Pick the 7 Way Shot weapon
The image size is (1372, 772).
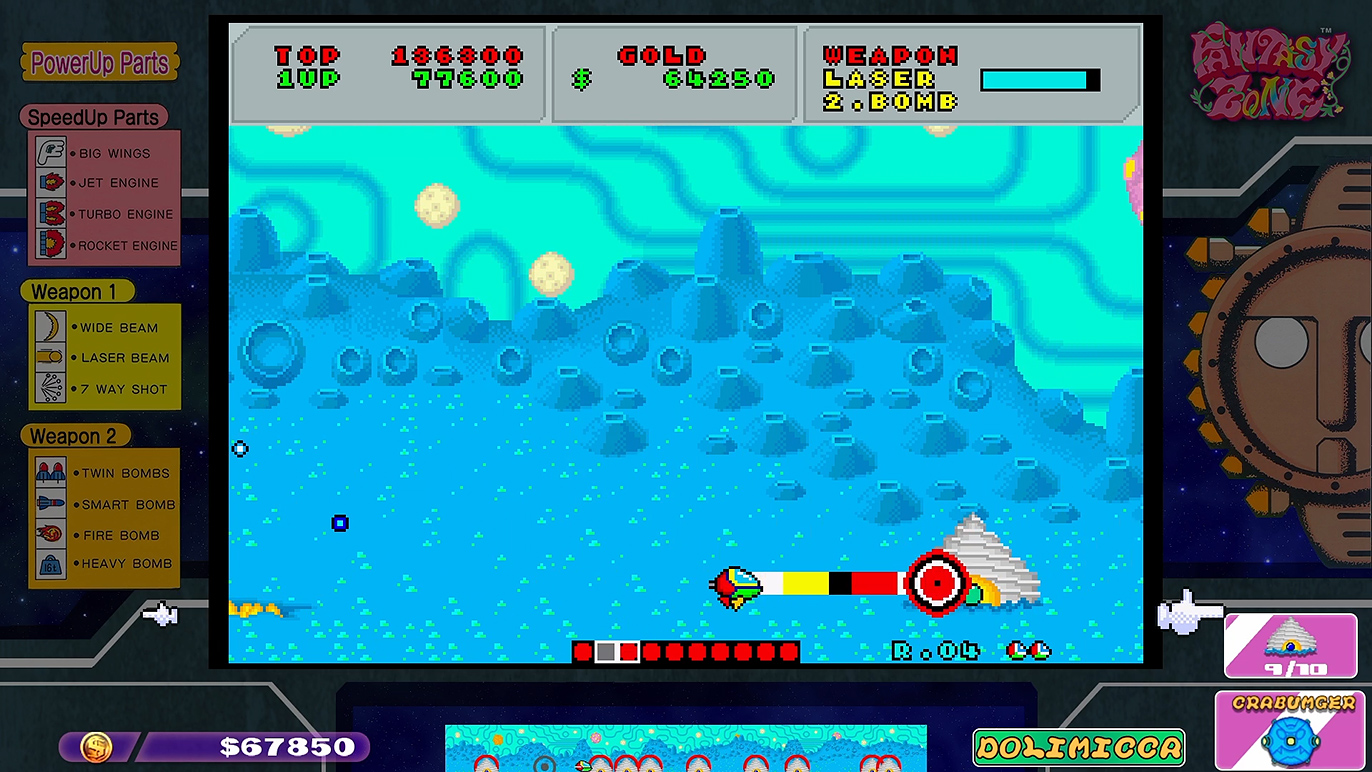pos(104,389)
